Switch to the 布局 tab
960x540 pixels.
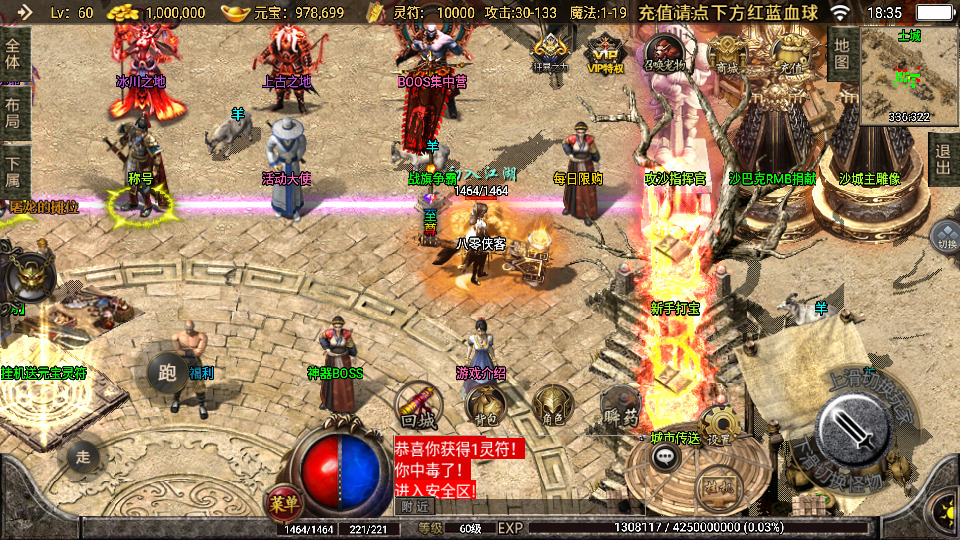[x=13, y=112]
